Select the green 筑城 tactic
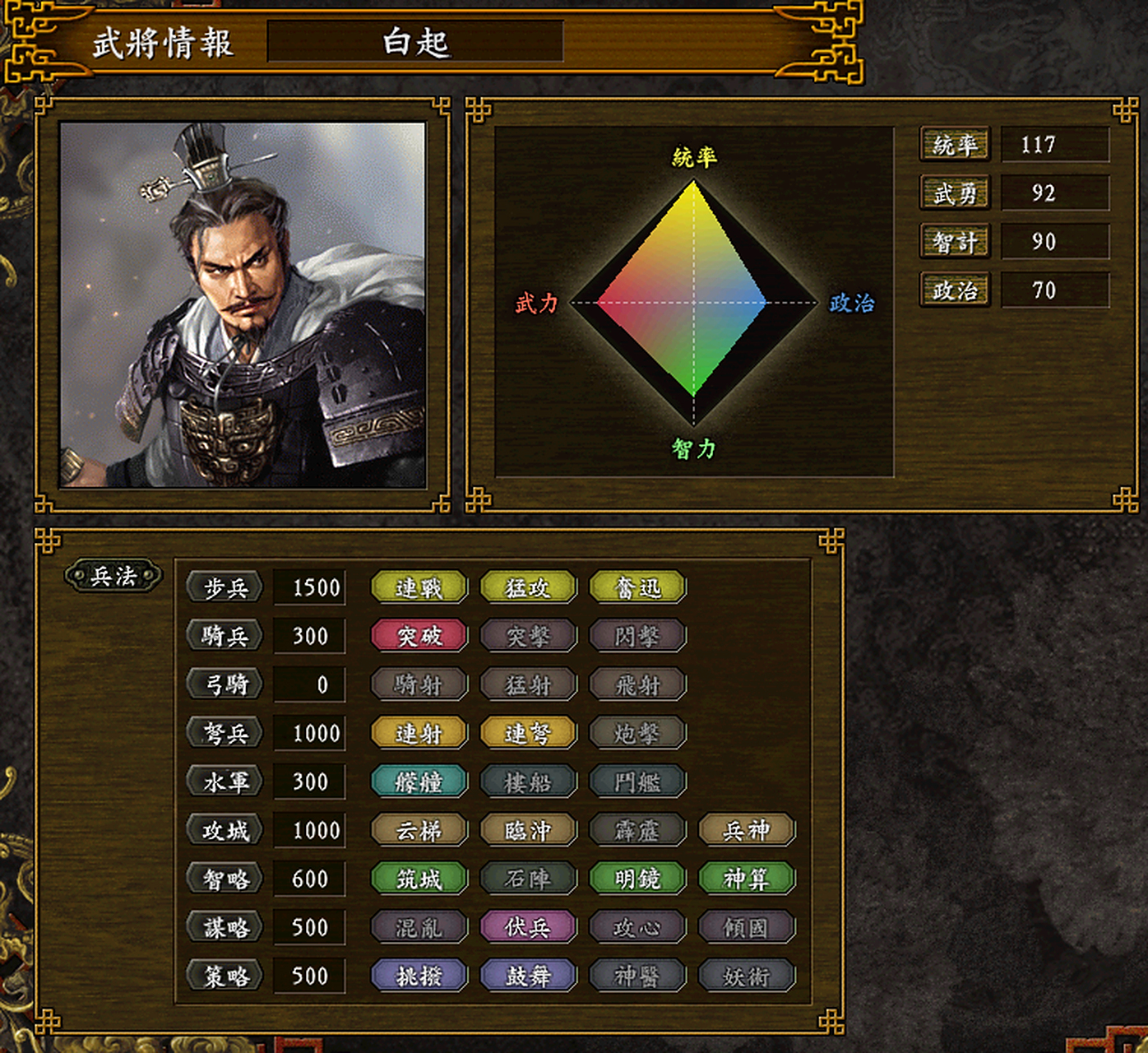Viewport: 1148px width, 1053px height. tap(419, 879)
